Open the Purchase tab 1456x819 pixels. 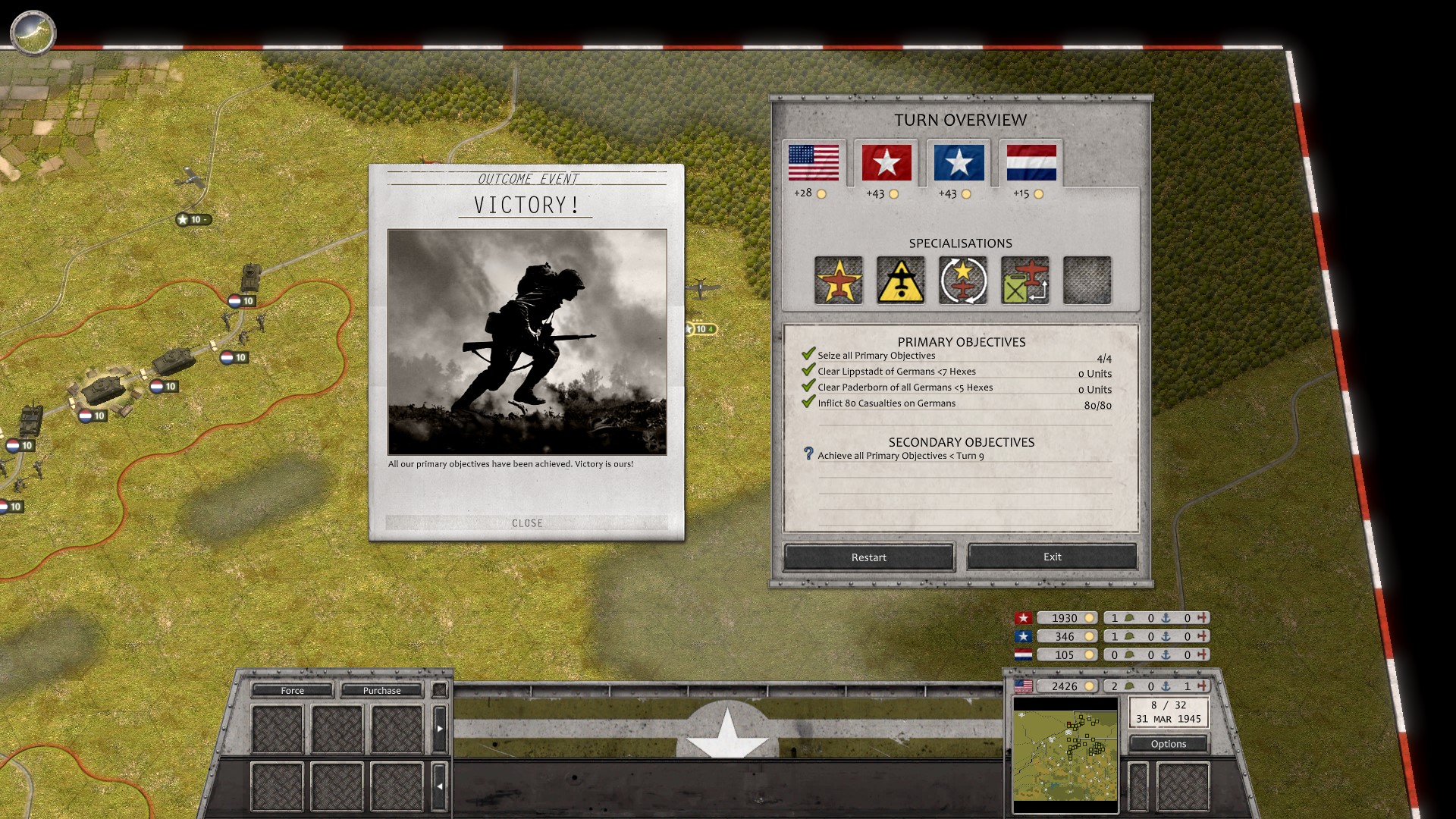(381, 691)
